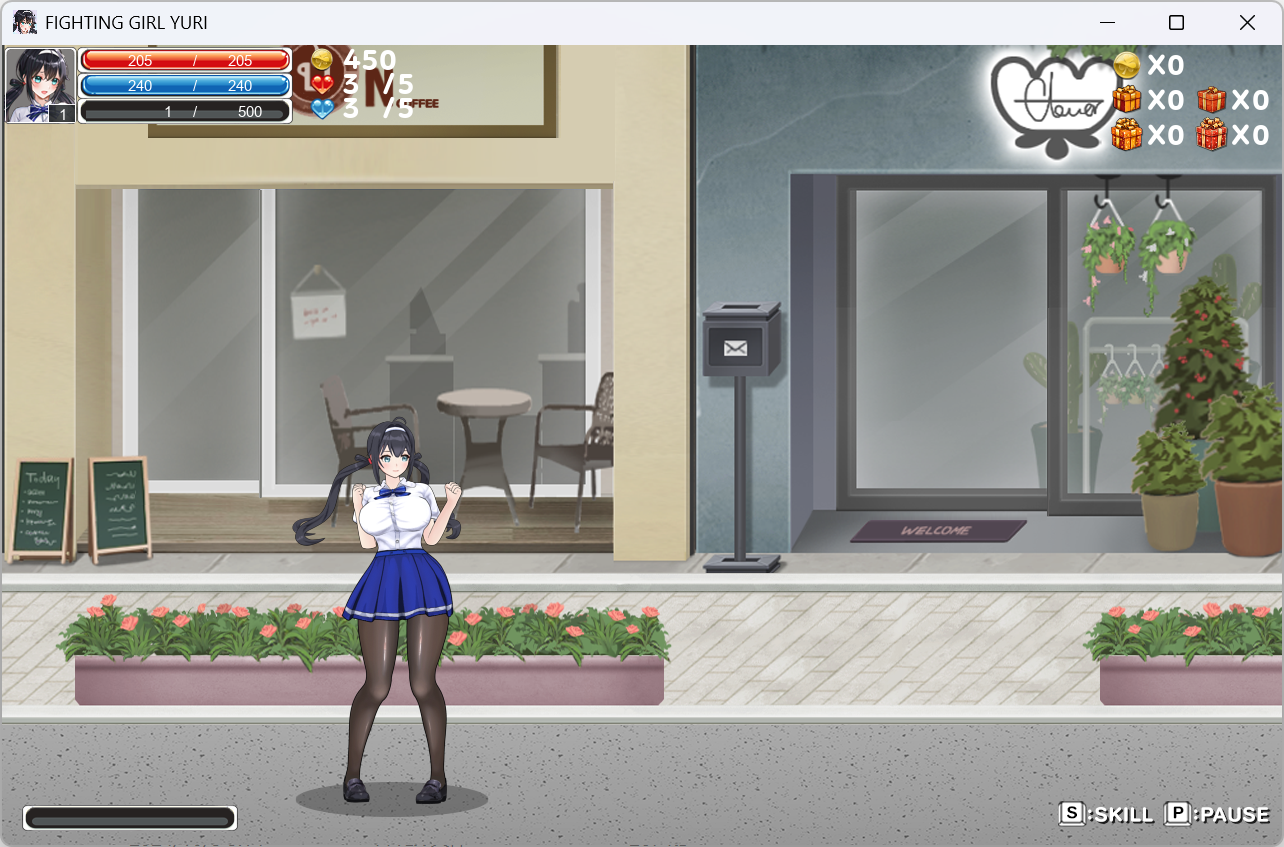
Task: Click the experience bar showing 1/500
Action: [x=185, y=110]
